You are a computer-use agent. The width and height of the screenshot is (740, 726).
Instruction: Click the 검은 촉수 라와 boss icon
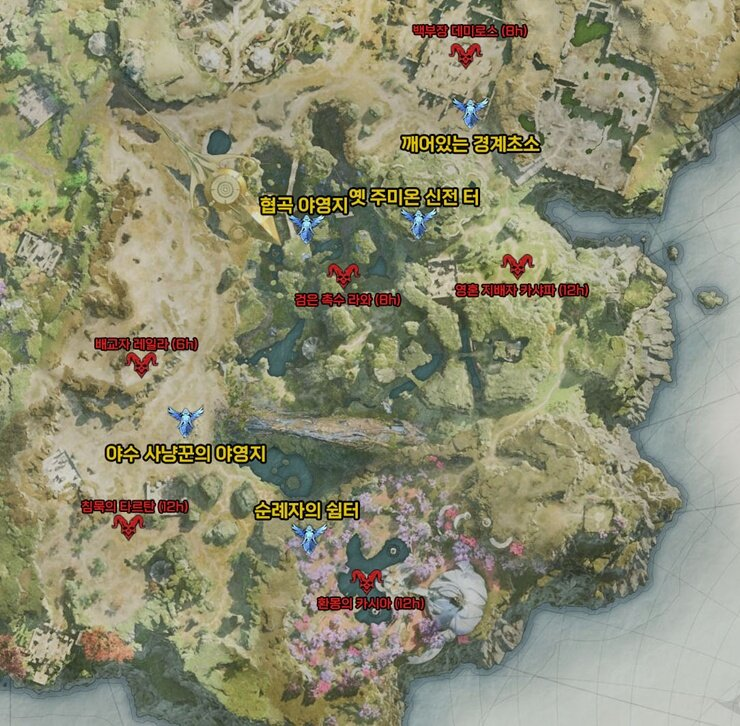tap(343, 273)
